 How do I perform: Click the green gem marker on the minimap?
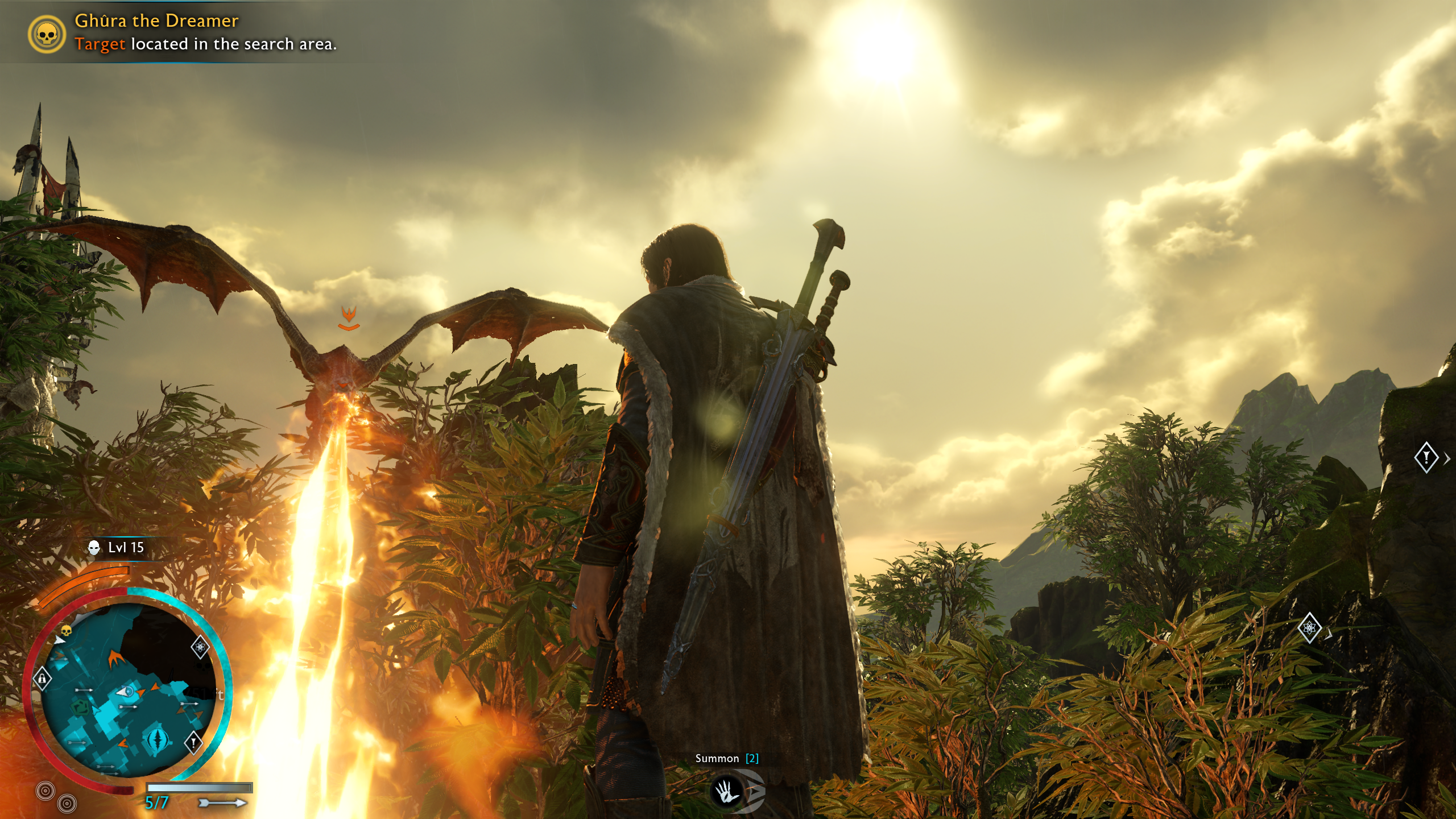[x=81, y=706]
